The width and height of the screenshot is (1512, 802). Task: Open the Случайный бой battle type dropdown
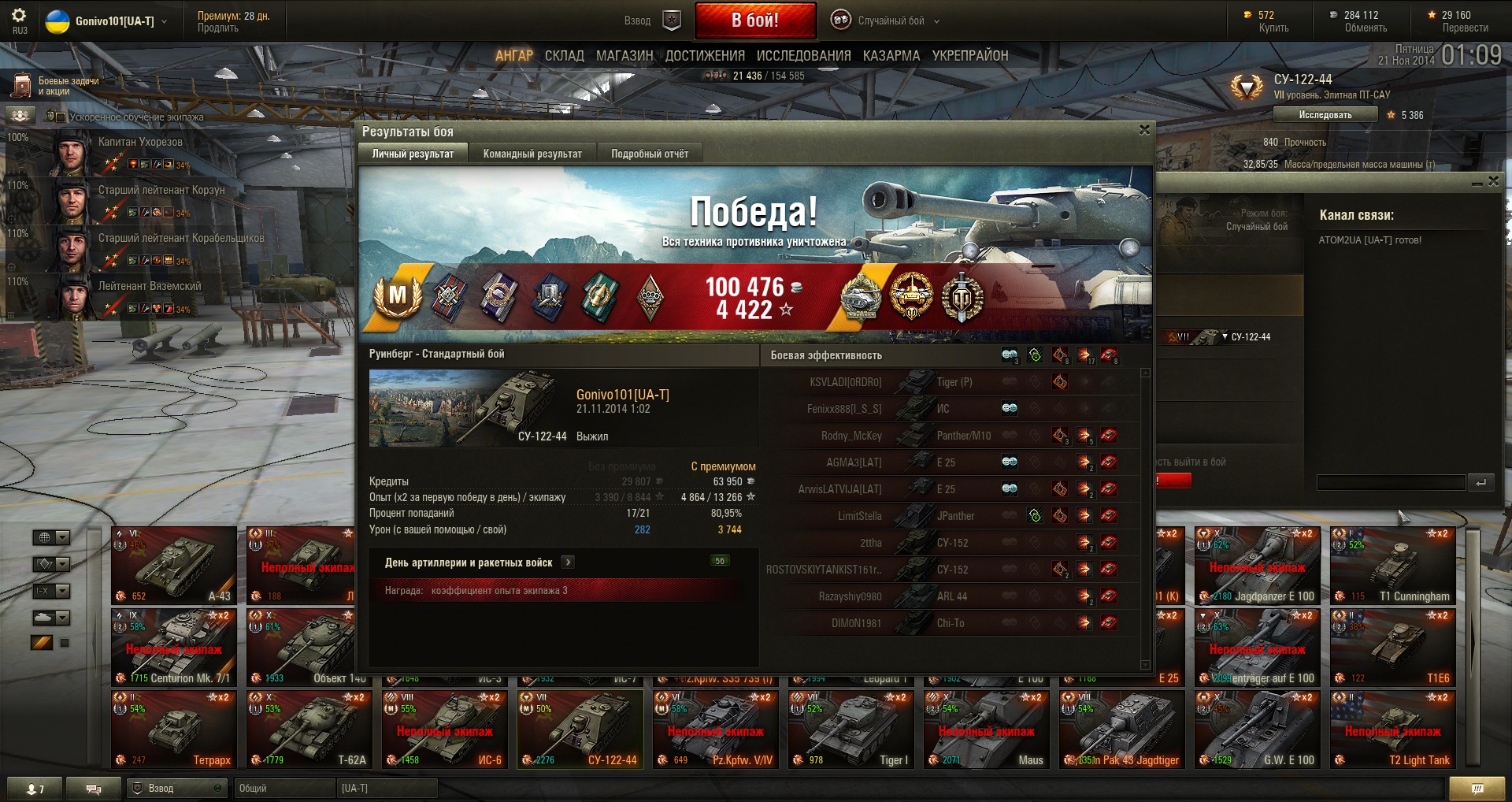[886, 21]
